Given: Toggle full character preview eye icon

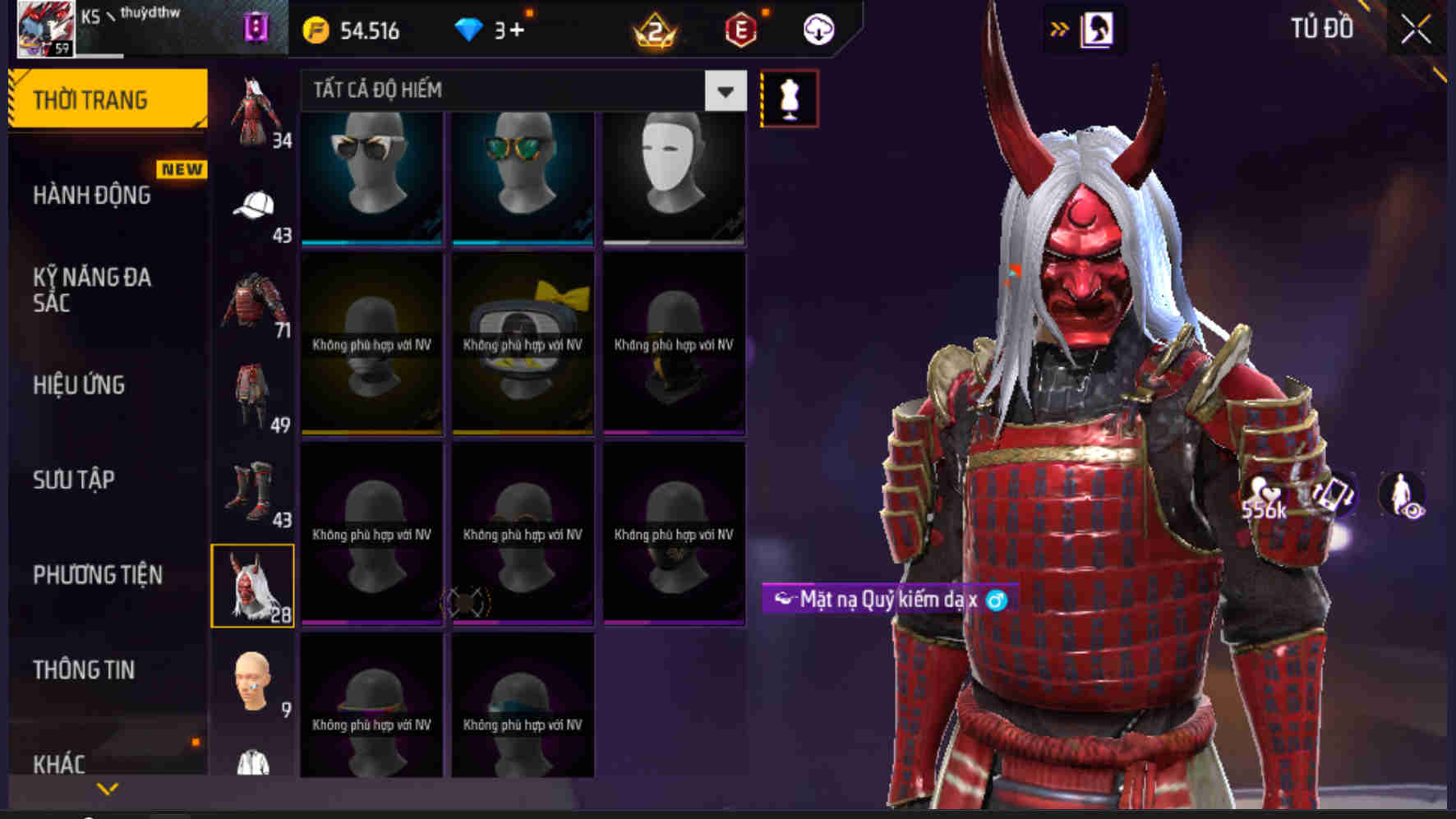Looking at the screenshot, I should pos(1399,494).
